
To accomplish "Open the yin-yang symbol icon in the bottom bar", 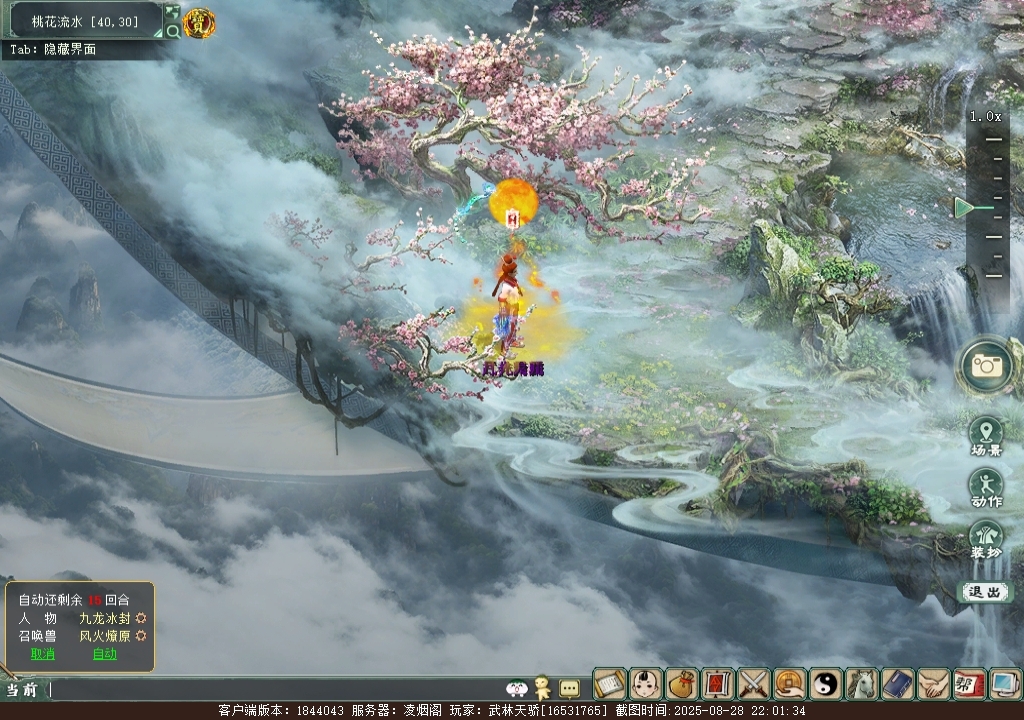I will [x=826, y=685].
